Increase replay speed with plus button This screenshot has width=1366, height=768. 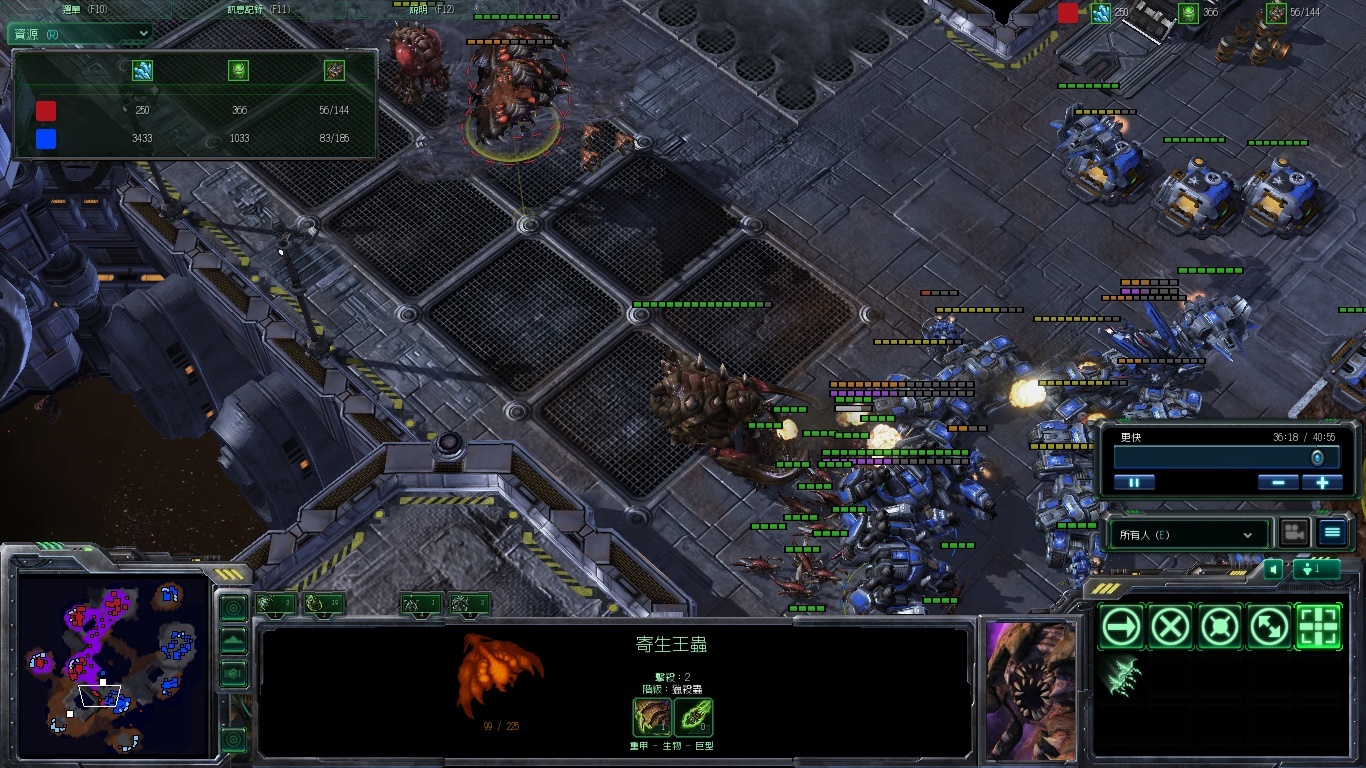pos(1322,482)
